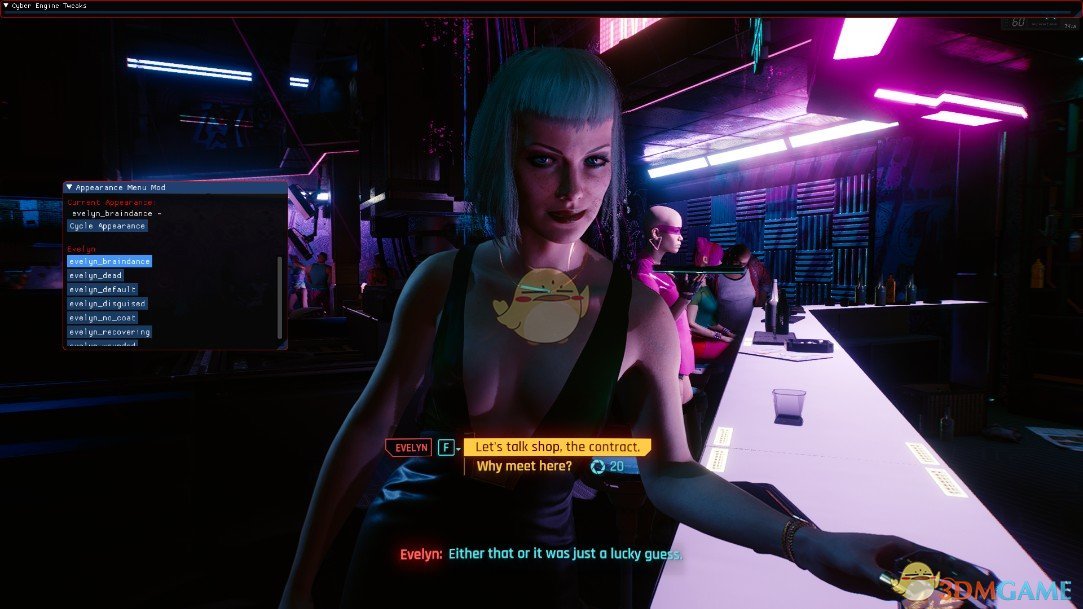Select the evelyn_braindance appearance
The width and height of the screenshot is (1083, 609).
[x=109, y=261]
